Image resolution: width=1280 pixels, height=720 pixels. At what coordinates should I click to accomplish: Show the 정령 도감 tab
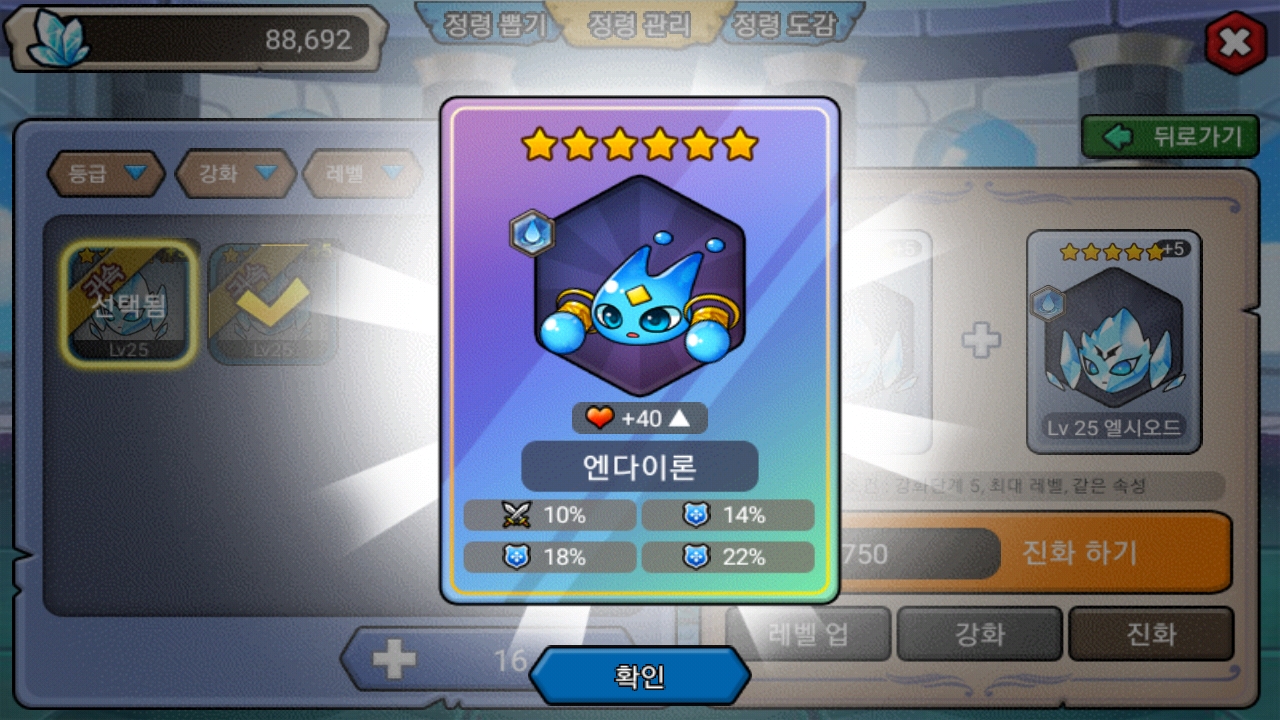784,25
